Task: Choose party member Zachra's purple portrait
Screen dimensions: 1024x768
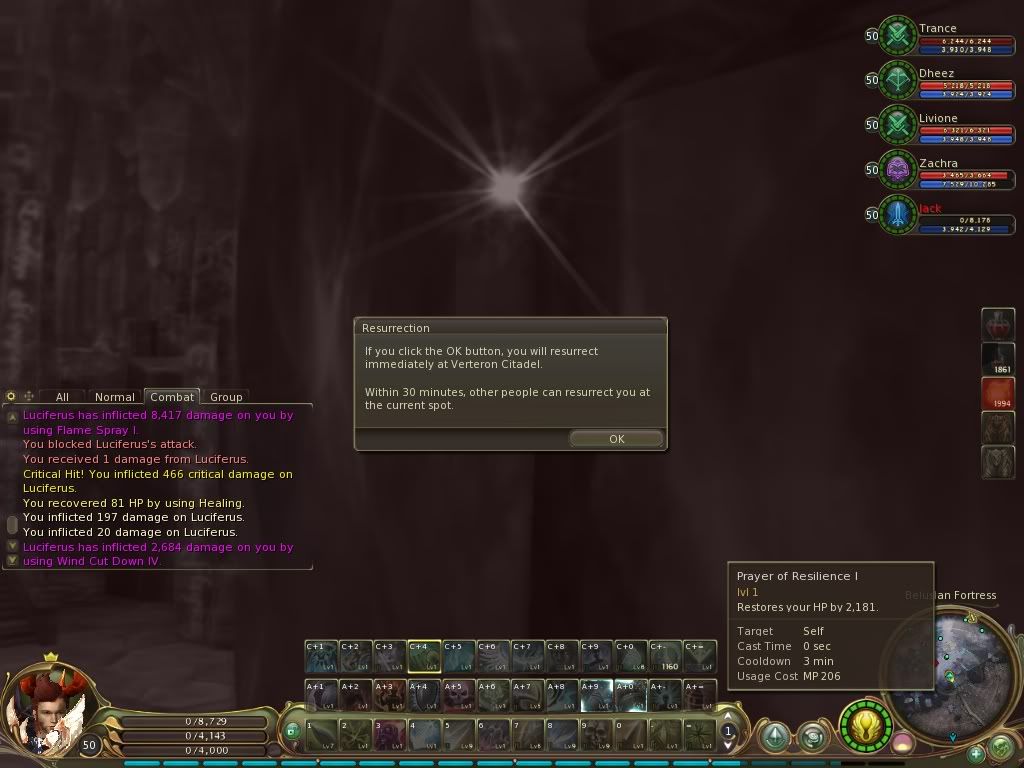Action: click(x=898, y=170)
